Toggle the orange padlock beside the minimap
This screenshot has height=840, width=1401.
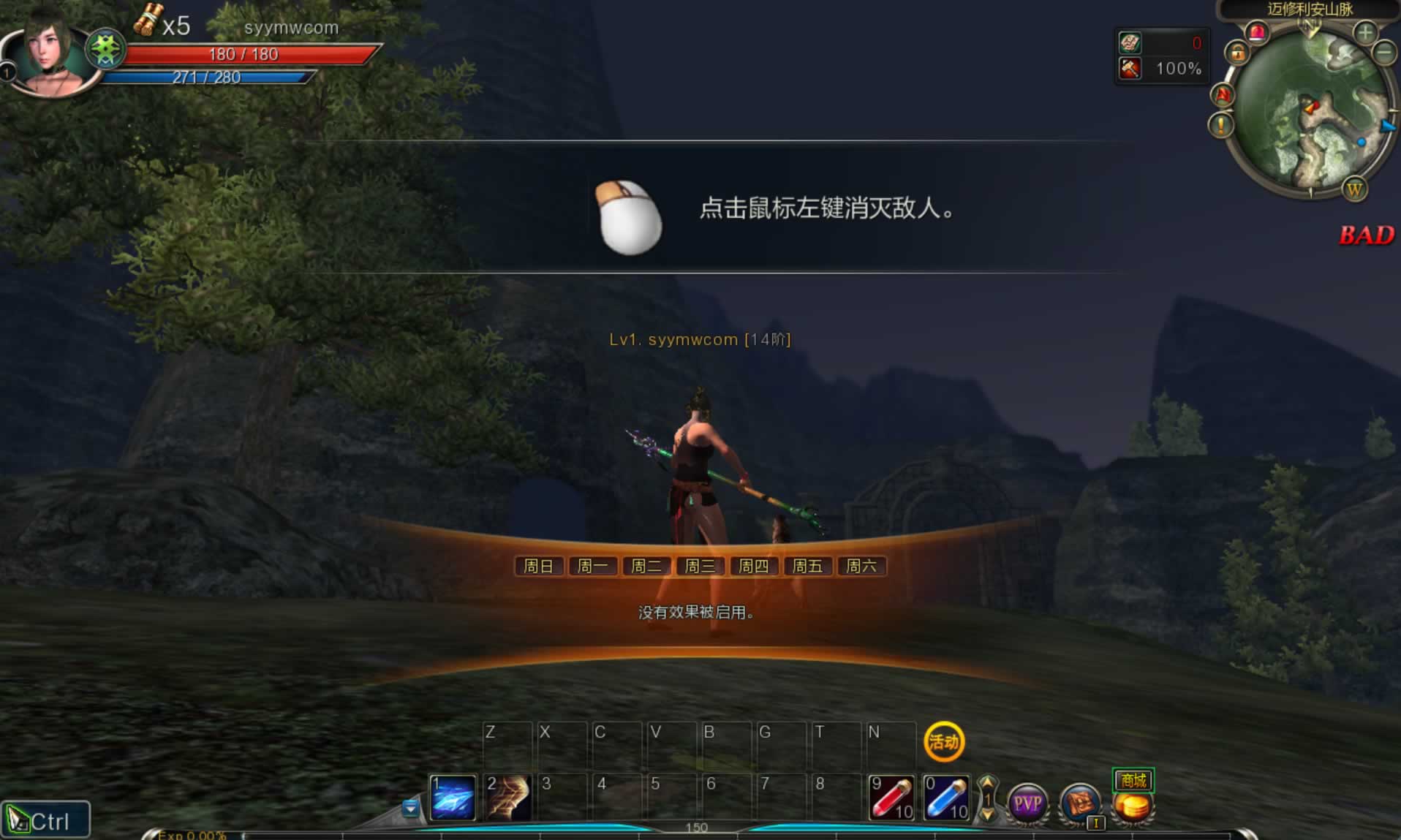pos(1237,53)
